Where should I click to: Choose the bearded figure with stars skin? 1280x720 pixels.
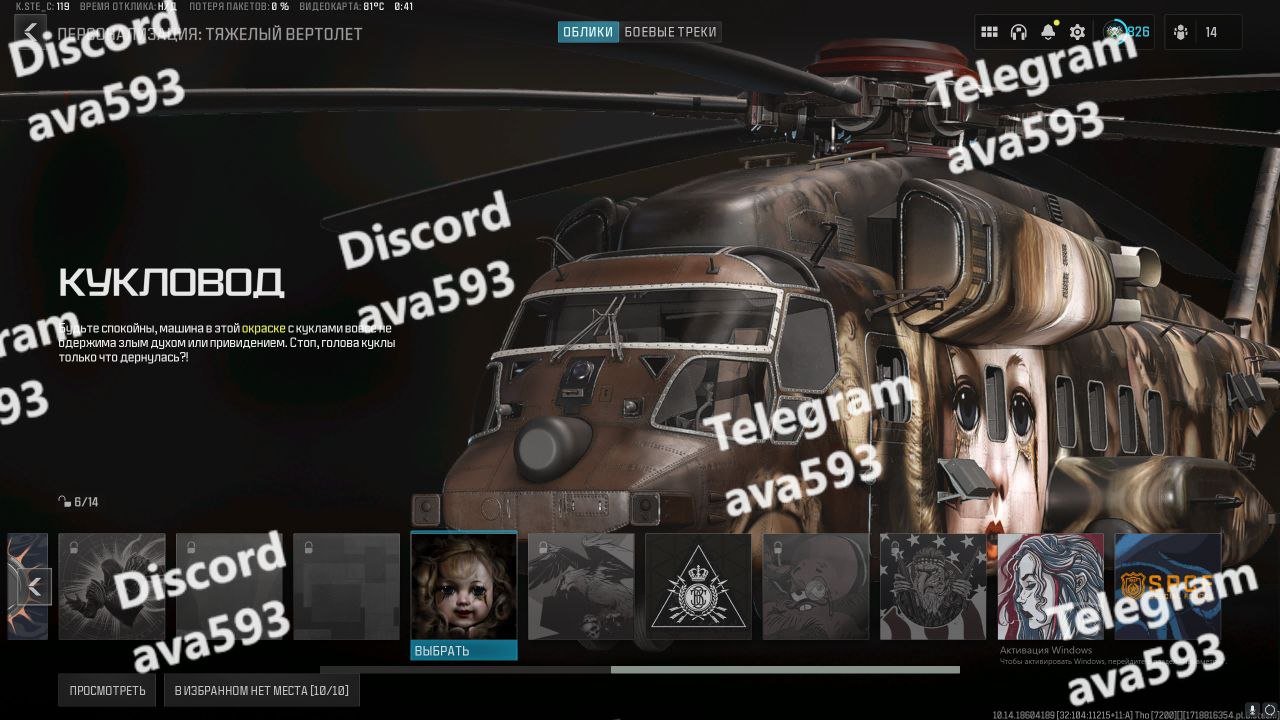click(x=933, y=586)
